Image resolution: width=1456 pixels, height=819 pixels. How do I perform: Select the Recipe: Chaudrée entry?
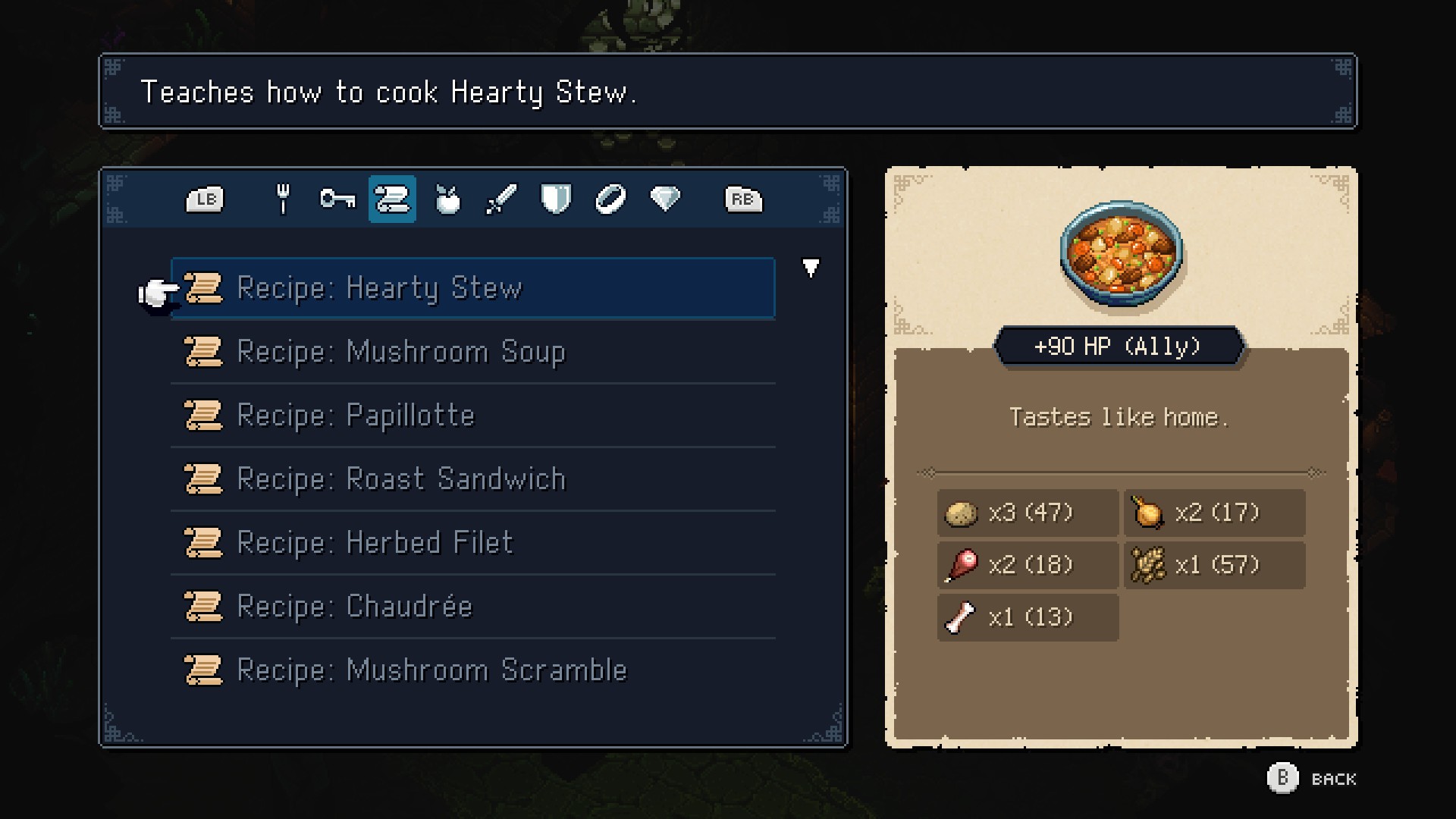pos(472,607)
